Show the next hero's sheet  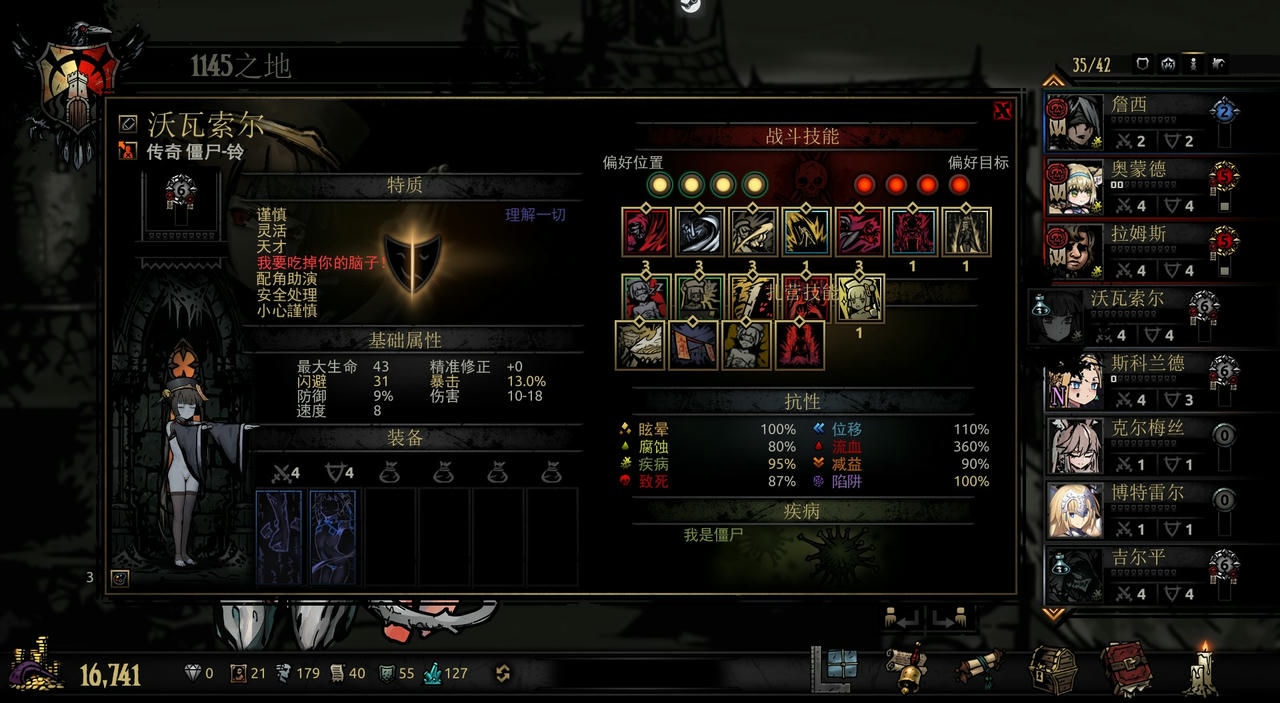(950, 619)
